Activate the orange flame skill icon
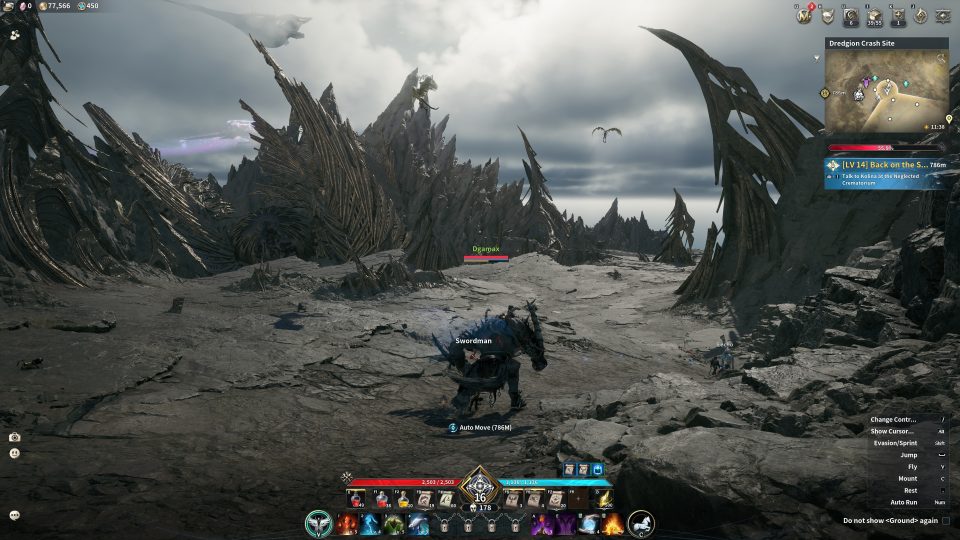Screen dimensions: 960x540 pyautogui.click(x=613, y=523)
